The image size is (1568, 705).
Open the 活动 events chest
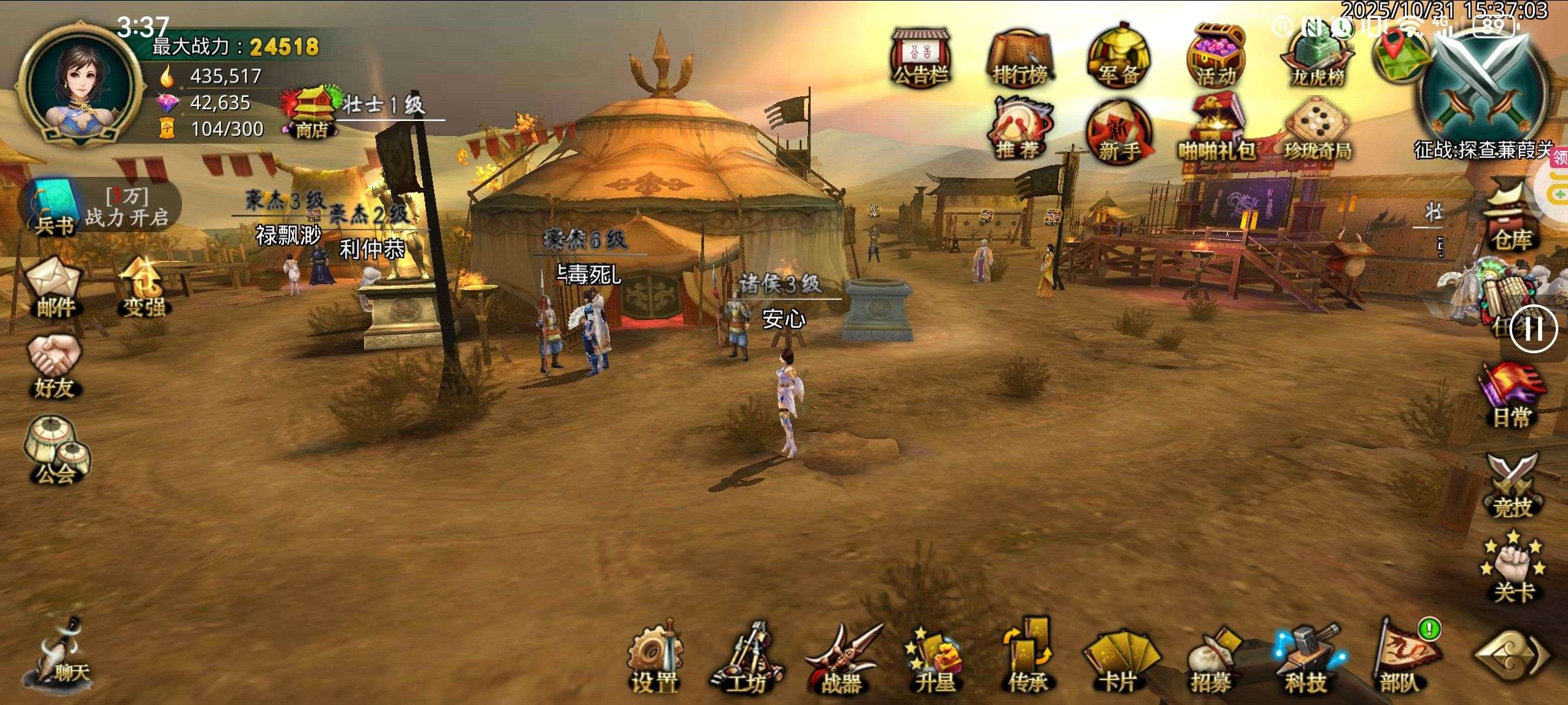[1216, 57]
